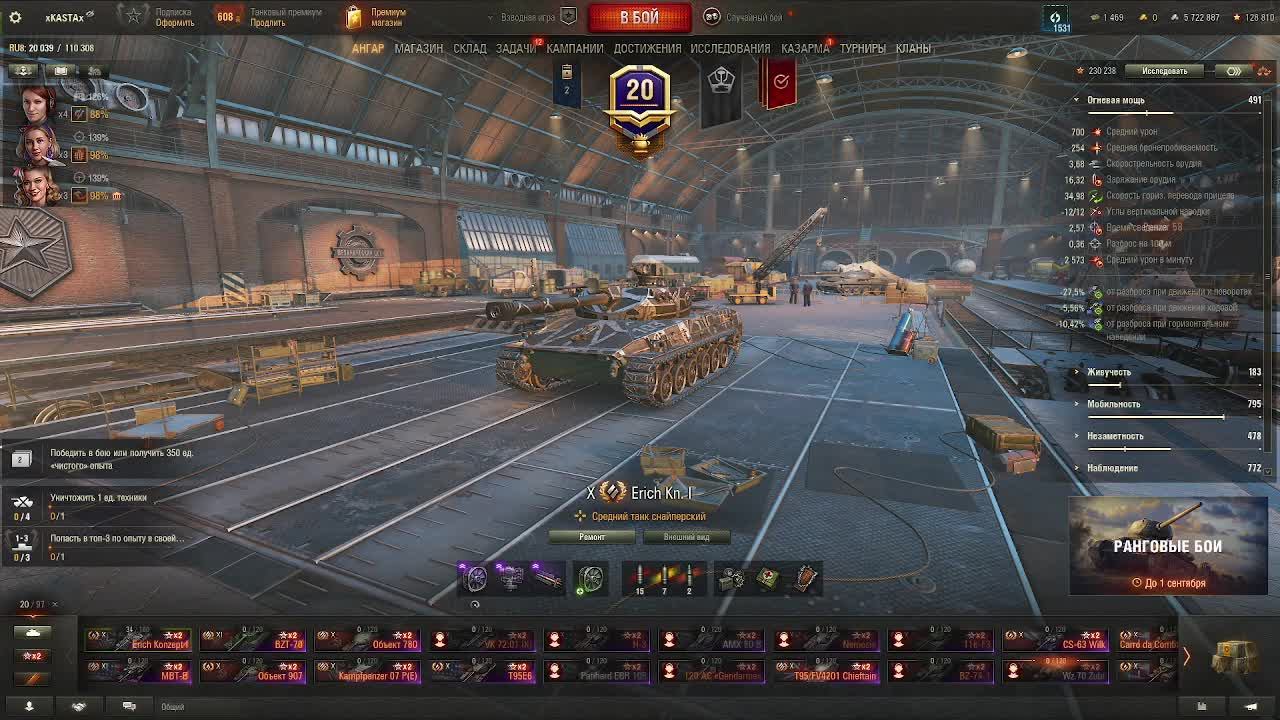Screen dimensions: 1280x720
Task: Expand the Живучесть stats section
Action: (x=1109, y=372)
